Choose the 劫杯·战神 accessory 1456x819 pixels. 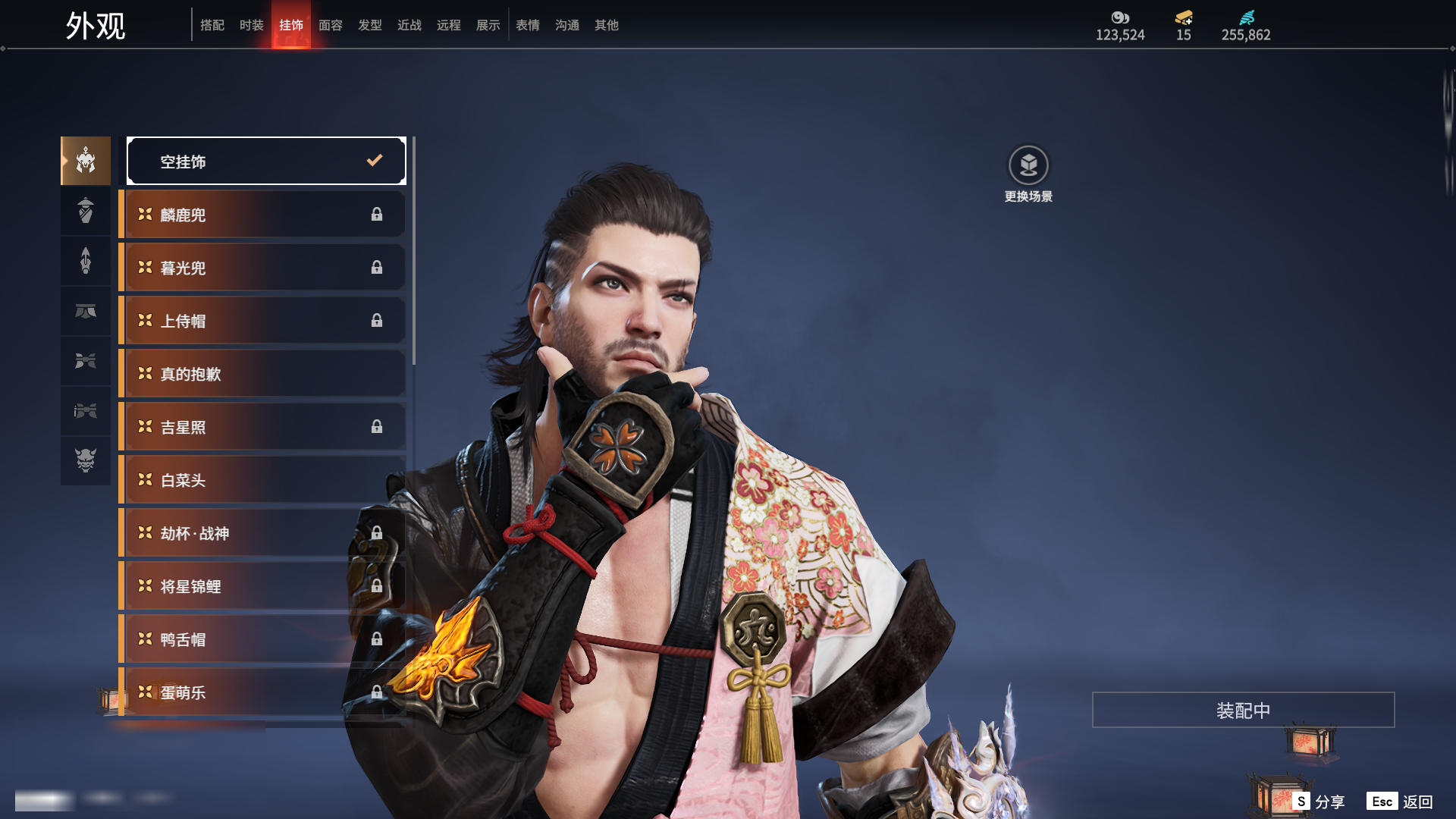tap(262, 533)
